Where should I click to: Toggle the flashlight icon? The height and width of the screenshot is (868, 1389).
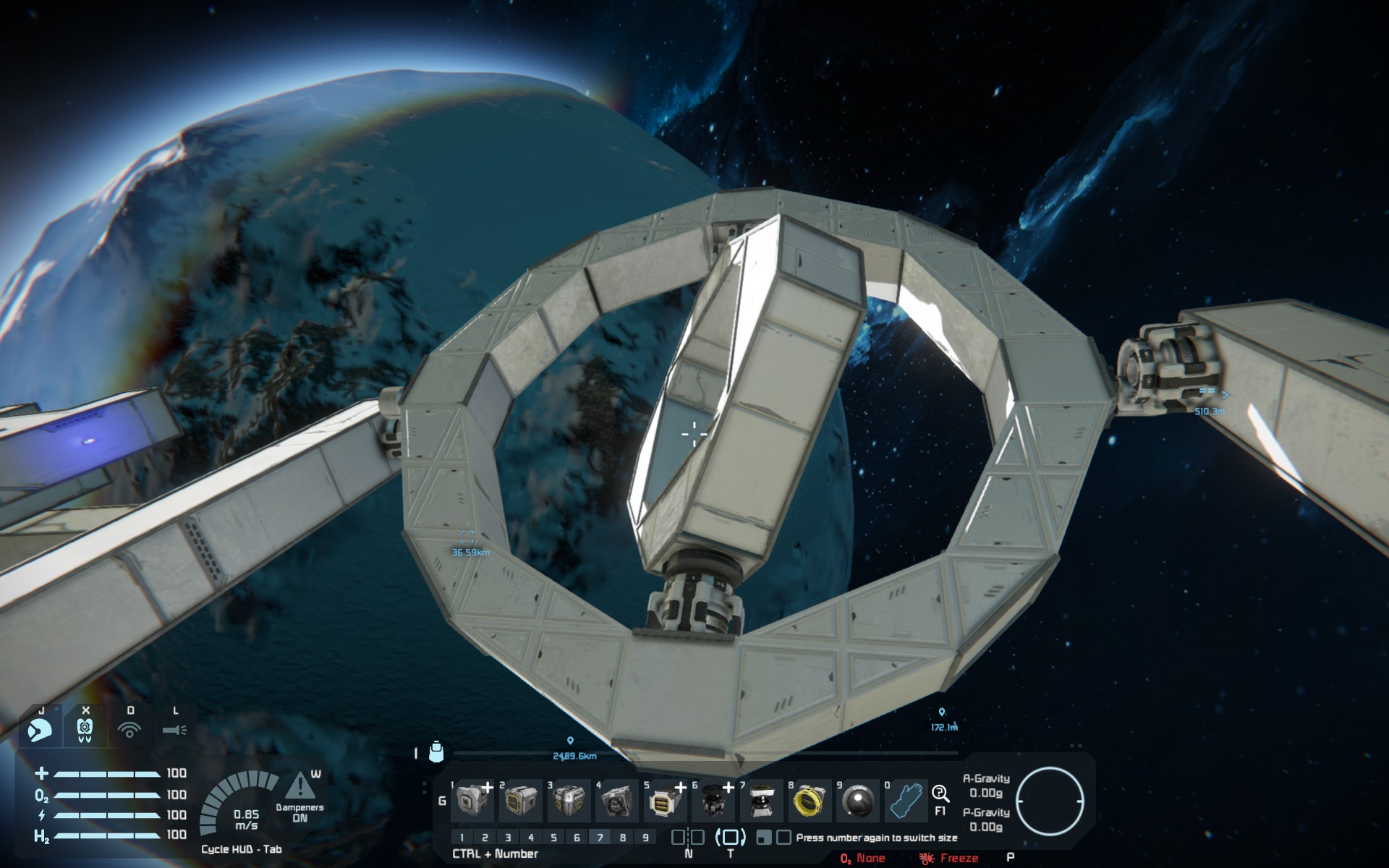174,730
